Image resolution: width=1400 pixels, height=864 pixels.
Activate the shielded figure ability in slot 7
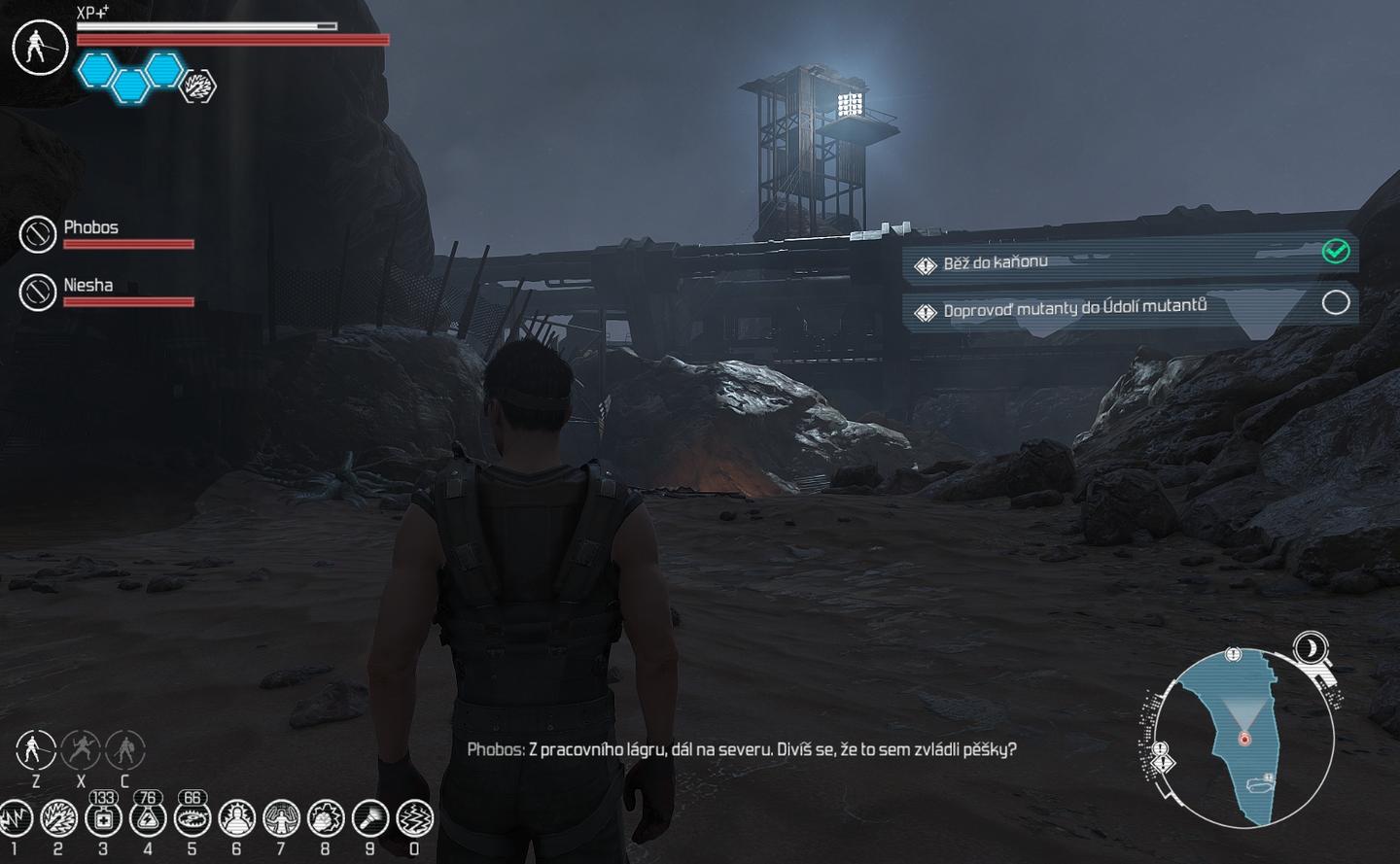point(282,819)
